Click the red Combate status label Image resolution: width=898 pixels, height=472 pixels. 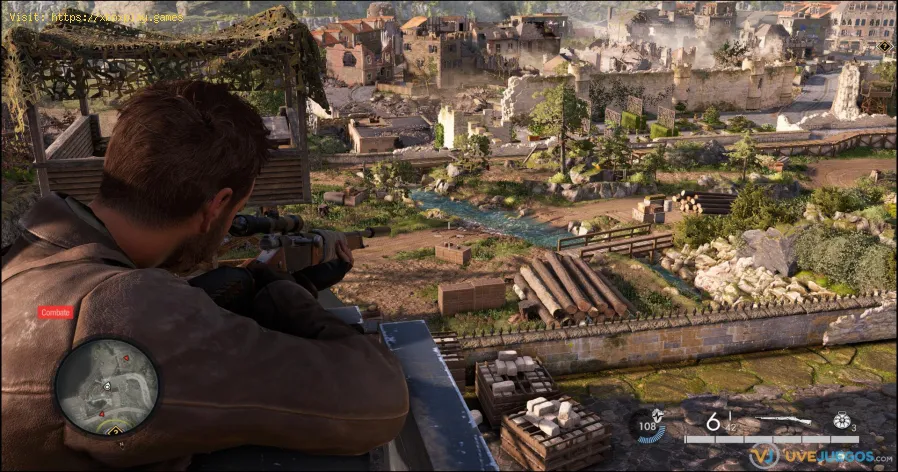click(x=56, y=312)
